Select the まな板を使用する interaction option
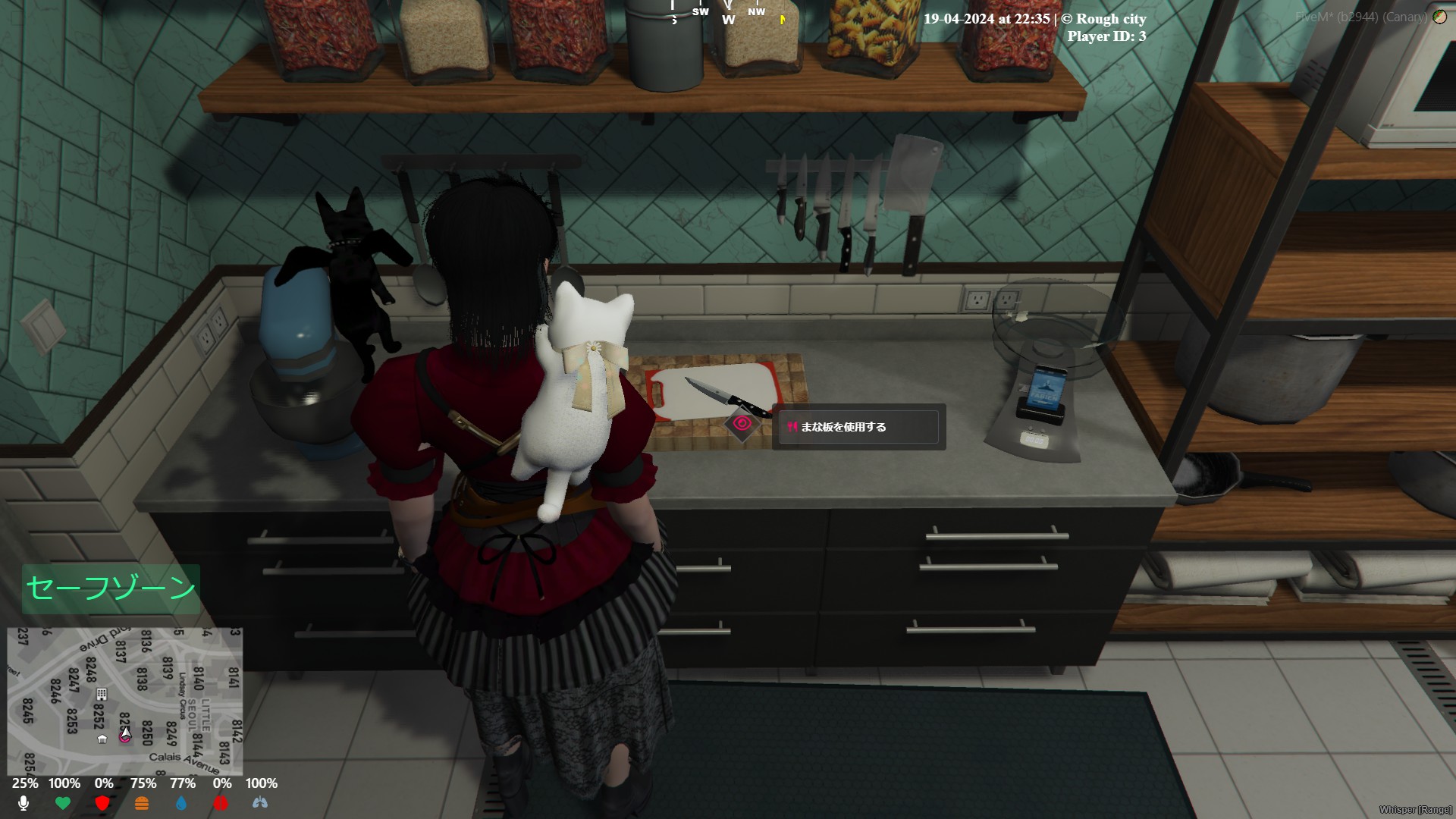Viewport: 1456px width, 819px height. 858,427
